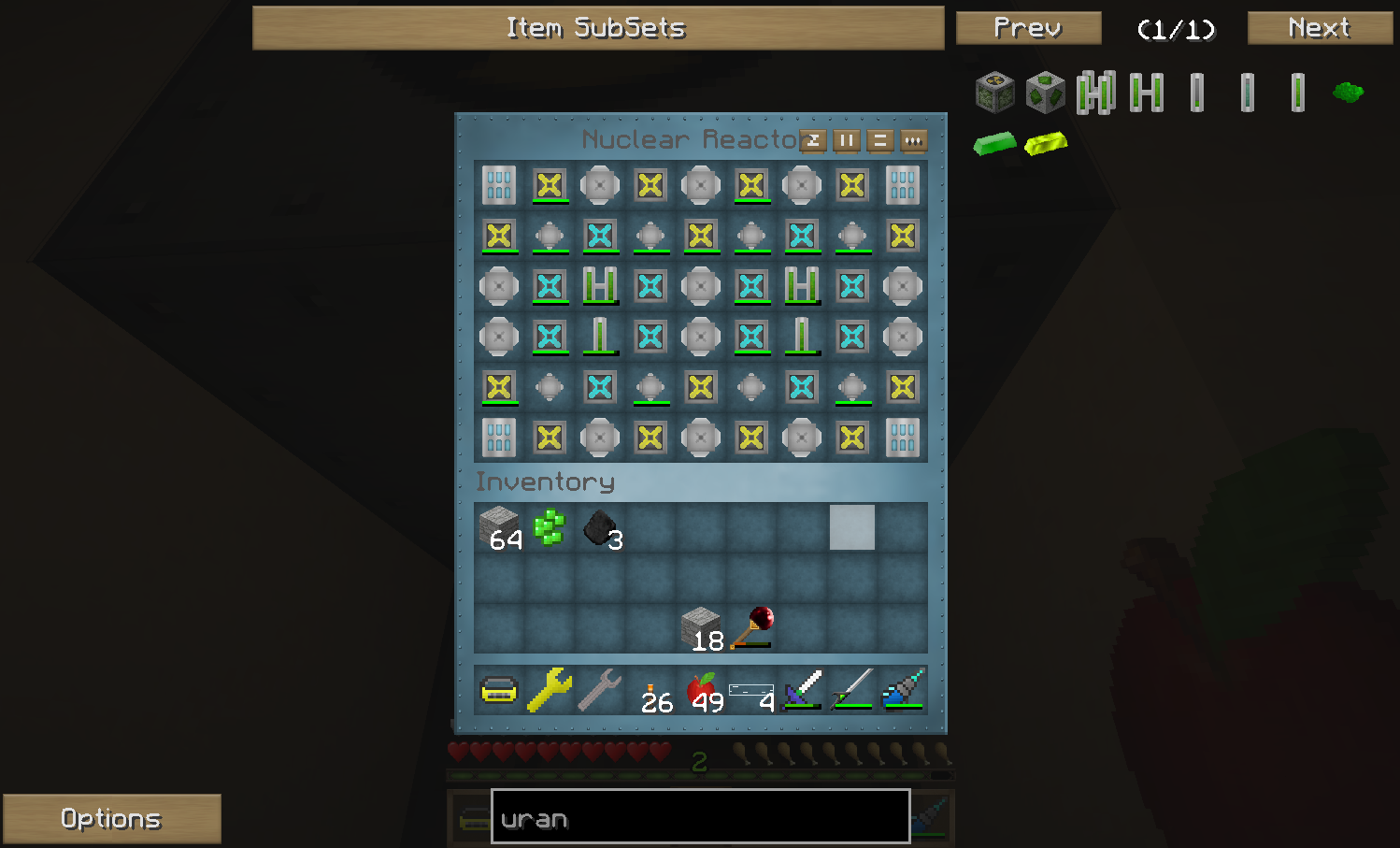
Task: Pick the green uranium ingot
Action: tap(994, 144)
